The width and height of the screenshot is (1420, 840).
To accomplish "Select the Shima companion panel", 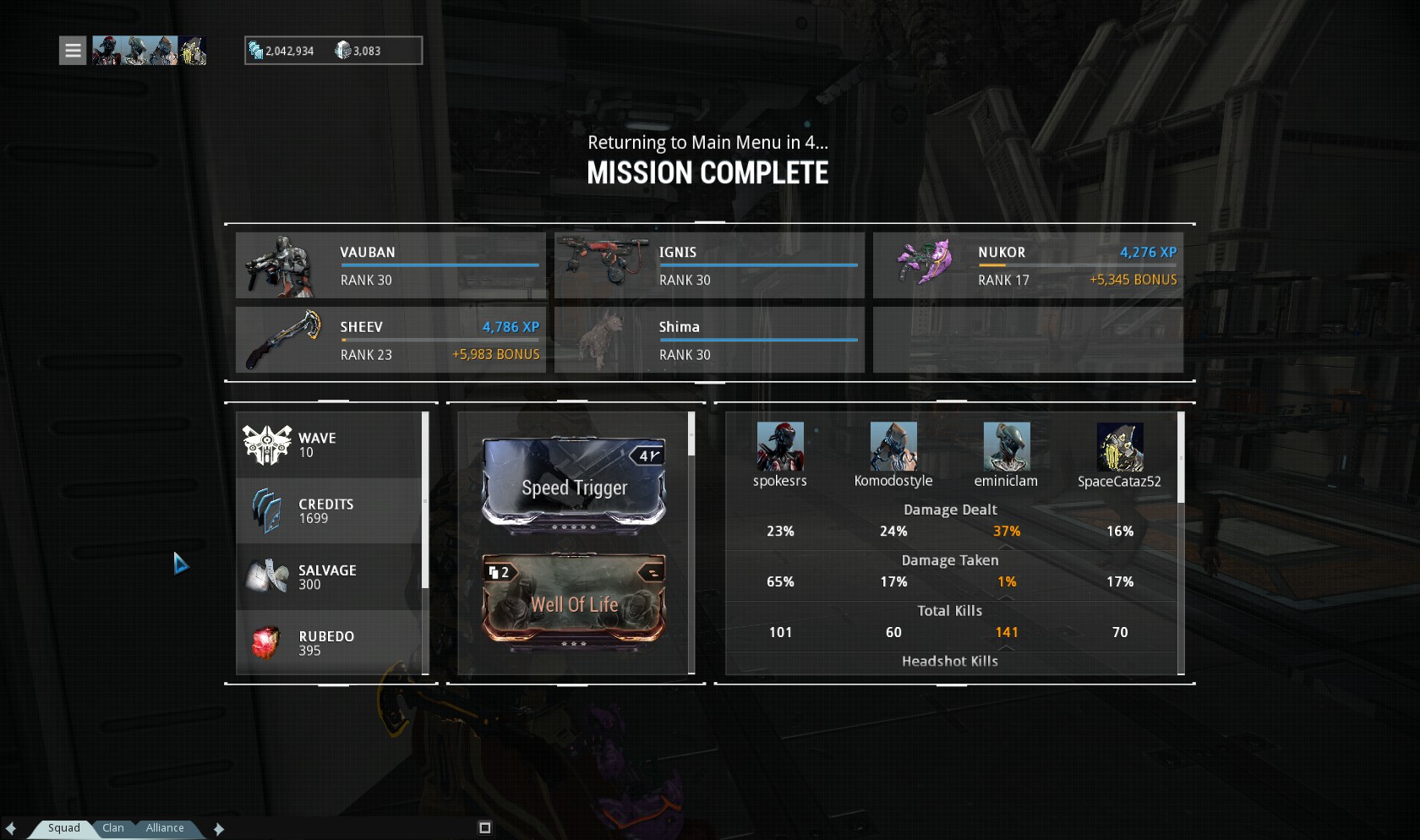I will [709, 340].
